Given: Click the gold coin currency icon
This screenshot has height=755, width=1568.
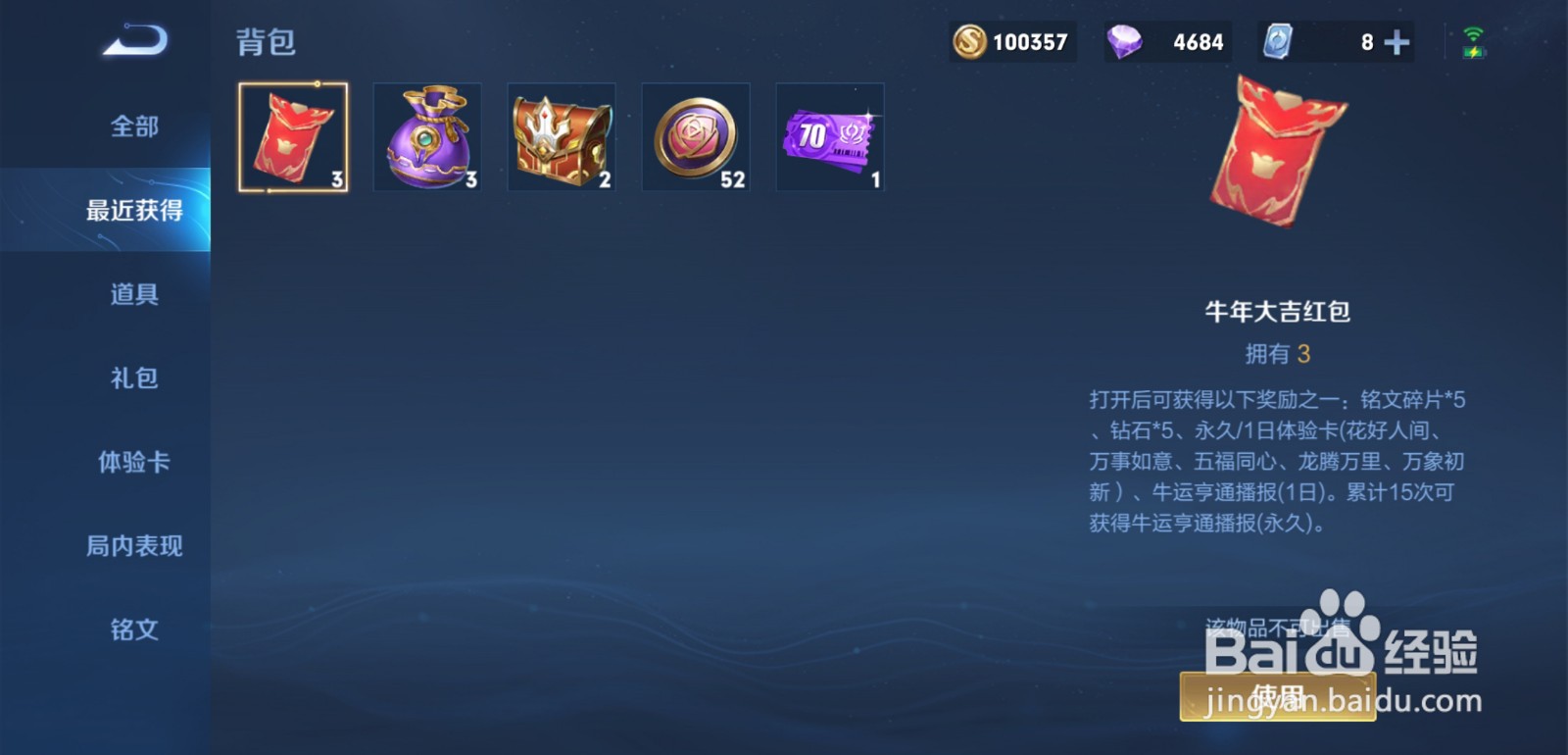Looking at the screenshot, I should point(970,41).
